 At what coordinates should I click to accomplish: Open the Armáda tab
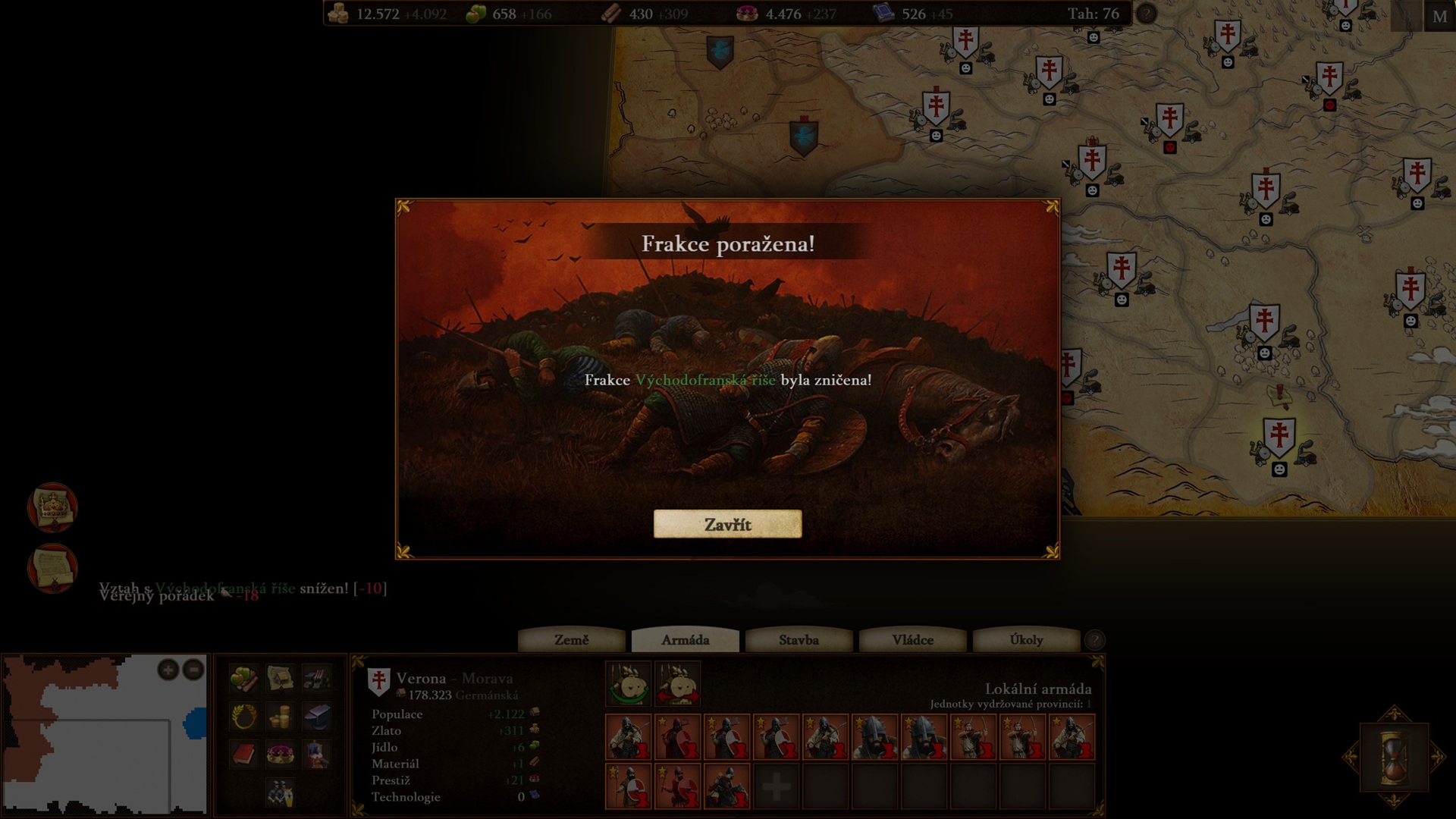click(685, 640)
